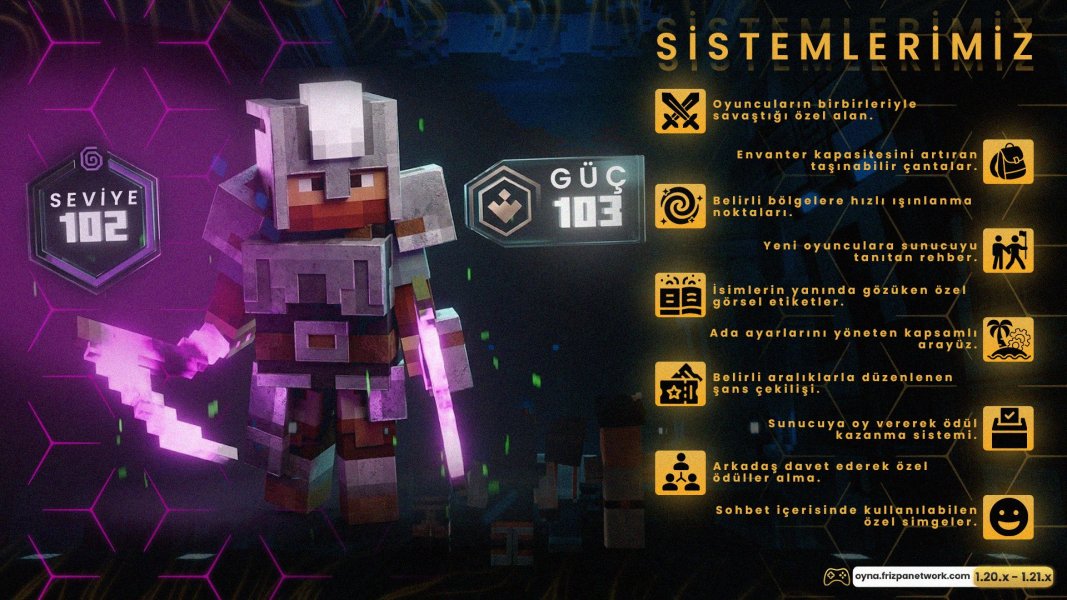Select the Güç 103 power badge
The width and height of the screenshot is (1067, 600).
(556, 195)
